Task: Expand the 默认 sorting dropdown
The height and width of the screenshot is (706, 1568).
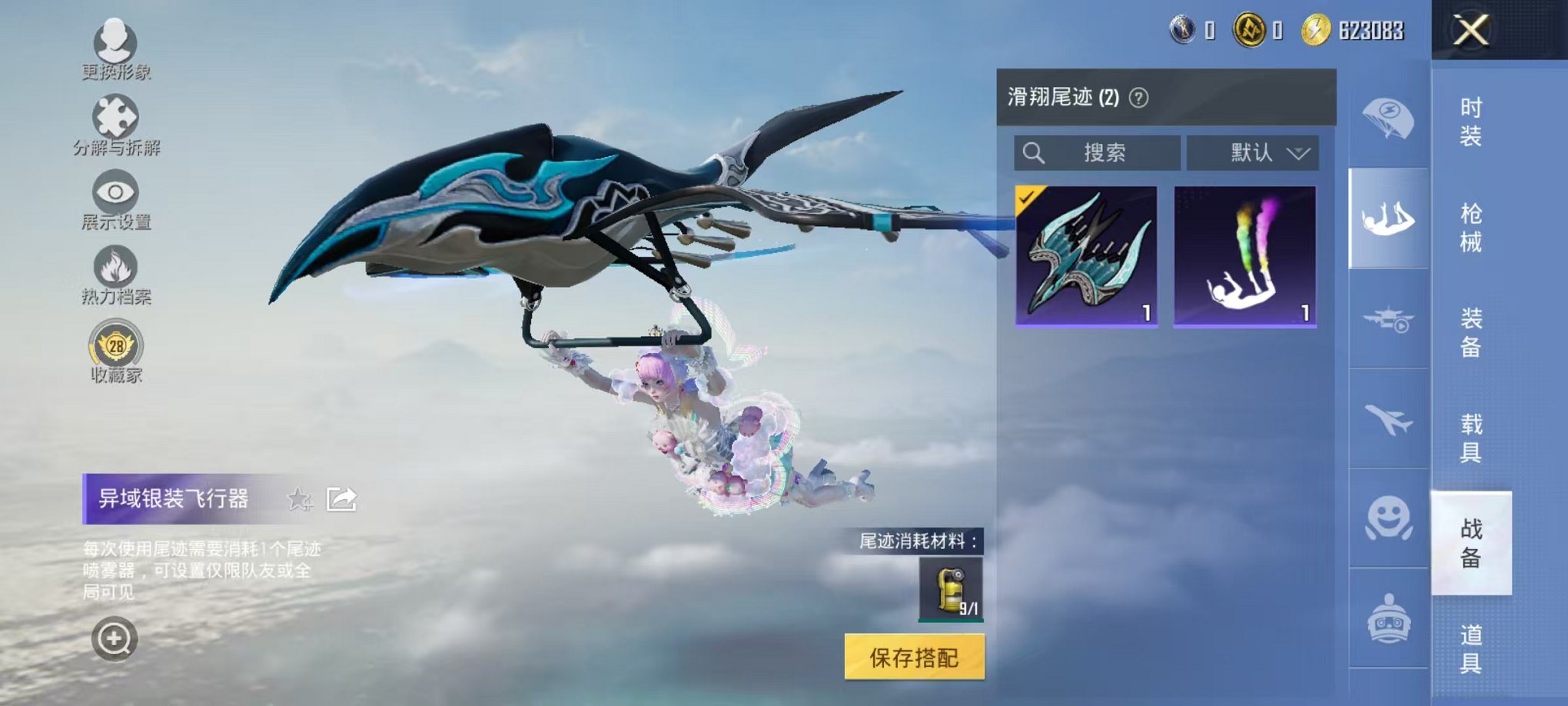Action: click(x=1251, y=152)
